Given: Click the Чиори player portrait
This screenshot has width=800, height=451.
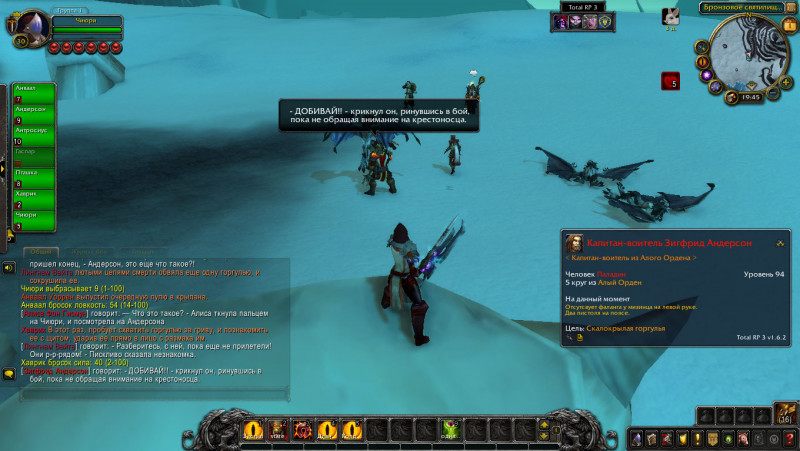Looking at the screenshot, I should 30,25.
